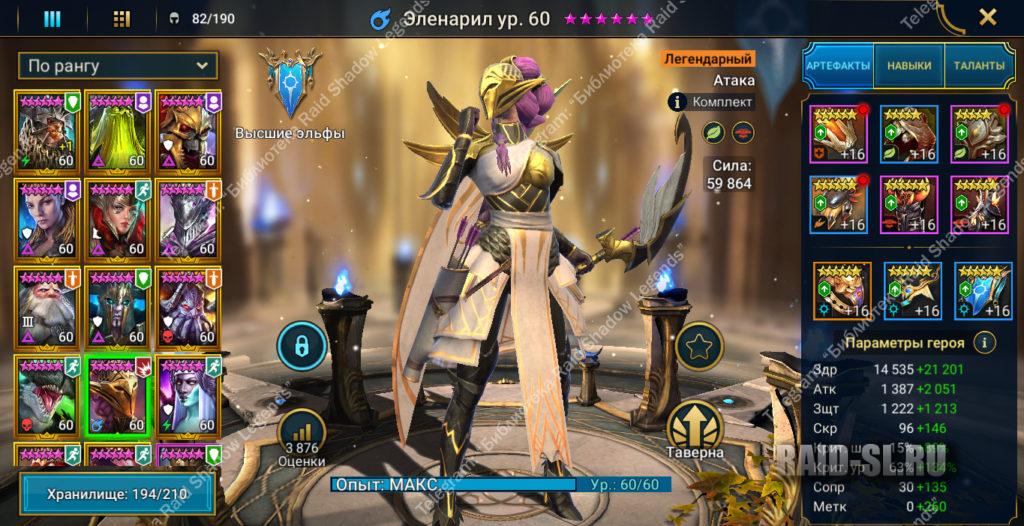Switch to the list view with three bars
This screenshot has width=1024, height=526.
point(52,18)
